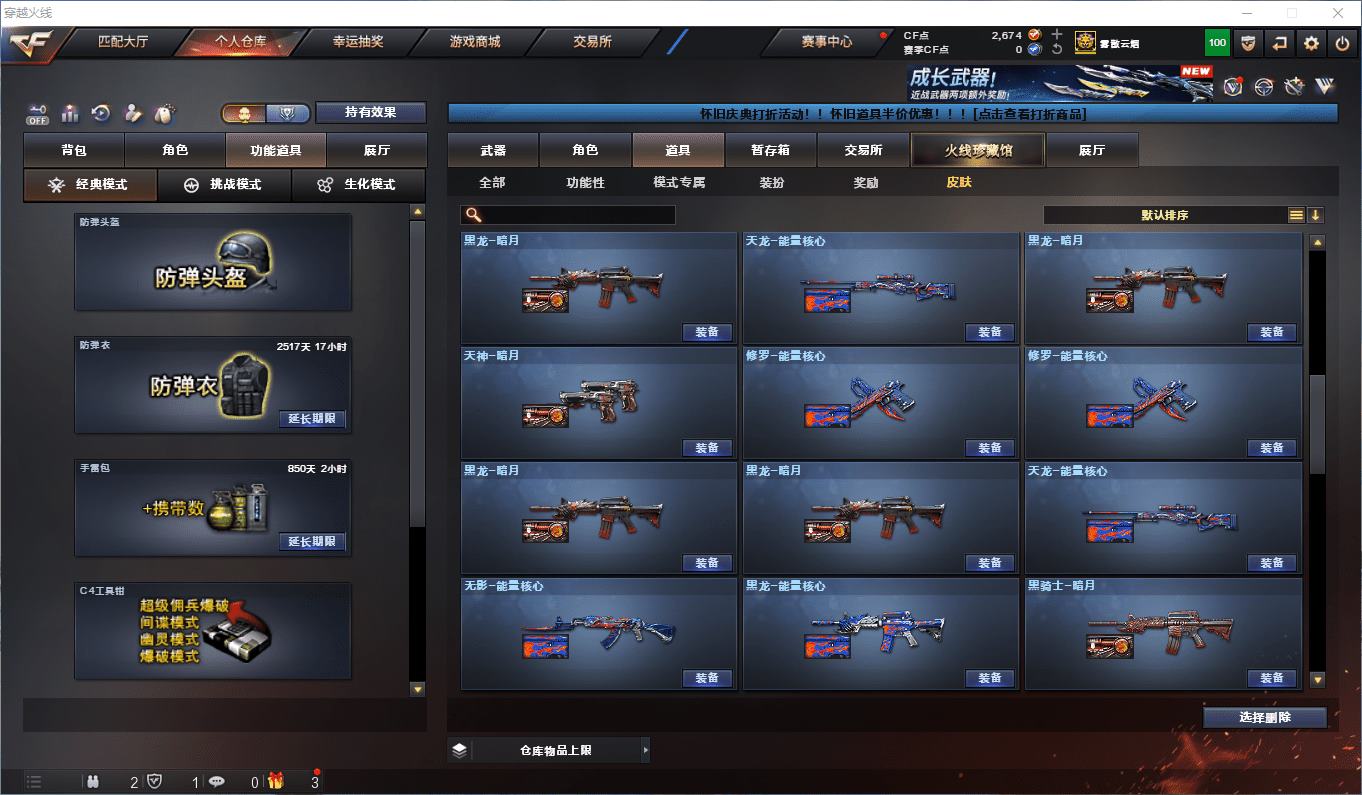The height and width of the screenshot is (795, 1362).
Task: Equip the 天神-暗月 pistol skin
Action: 707,448
